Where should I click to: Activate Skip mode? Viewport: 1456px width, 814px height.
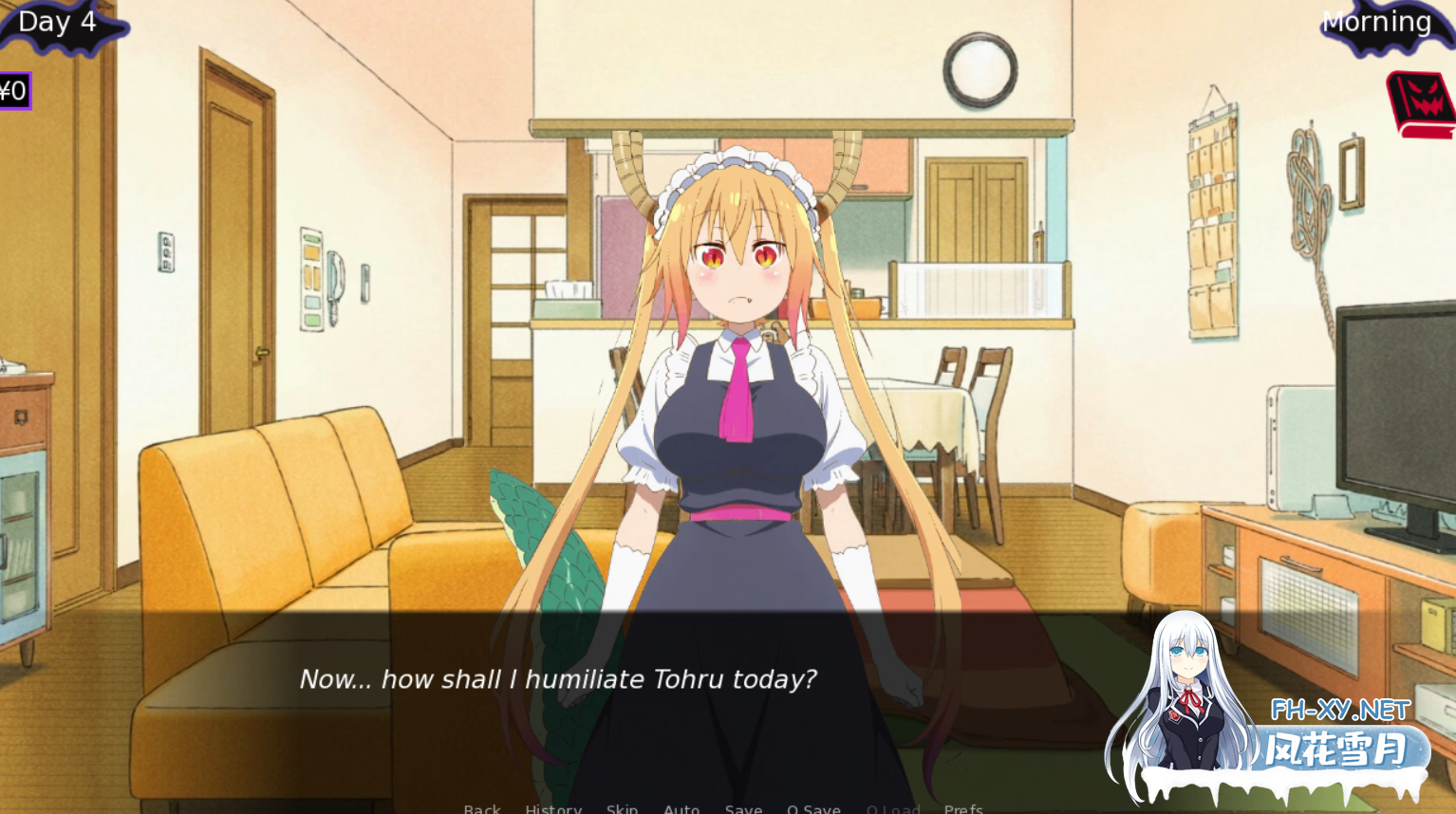click(x=622, y=808)
